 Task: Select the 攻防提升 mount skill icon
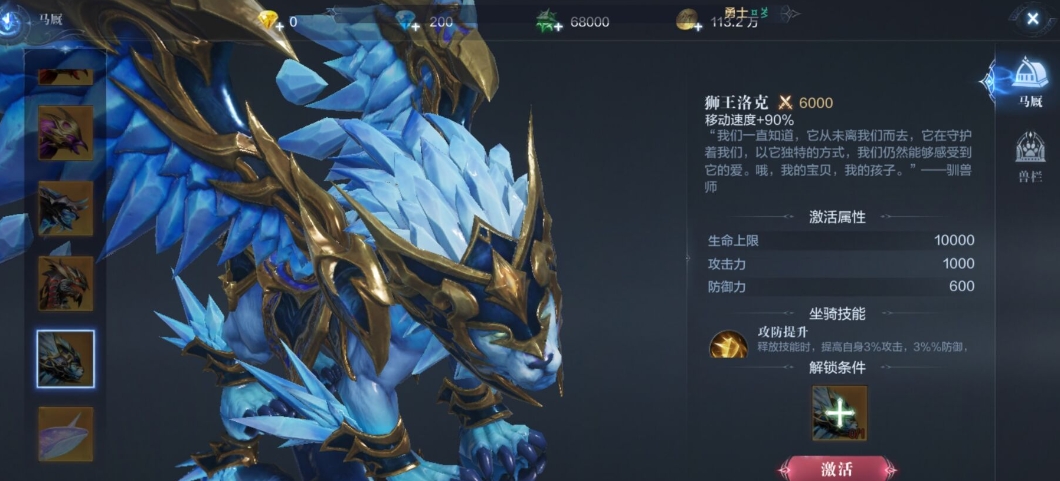tap(728, 345)
